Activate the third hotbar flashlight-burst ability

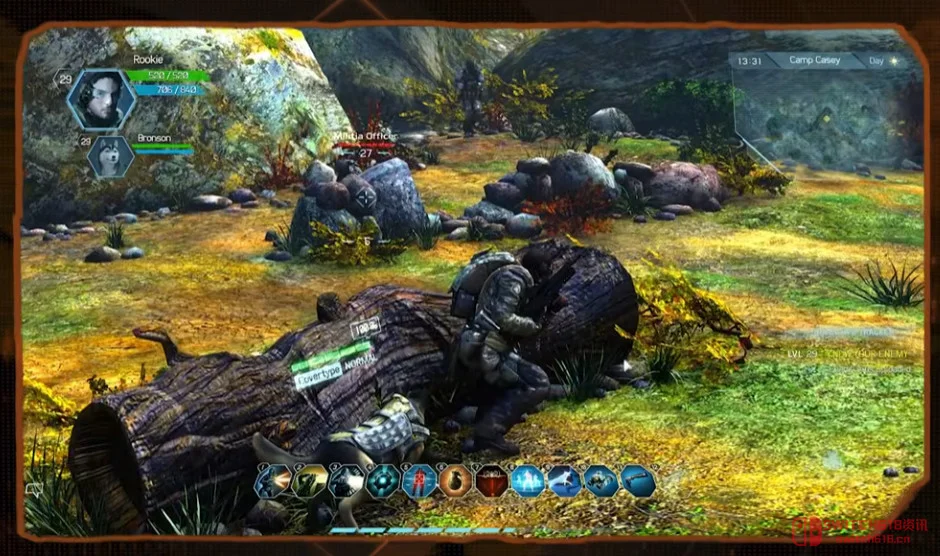coord(346,482)
